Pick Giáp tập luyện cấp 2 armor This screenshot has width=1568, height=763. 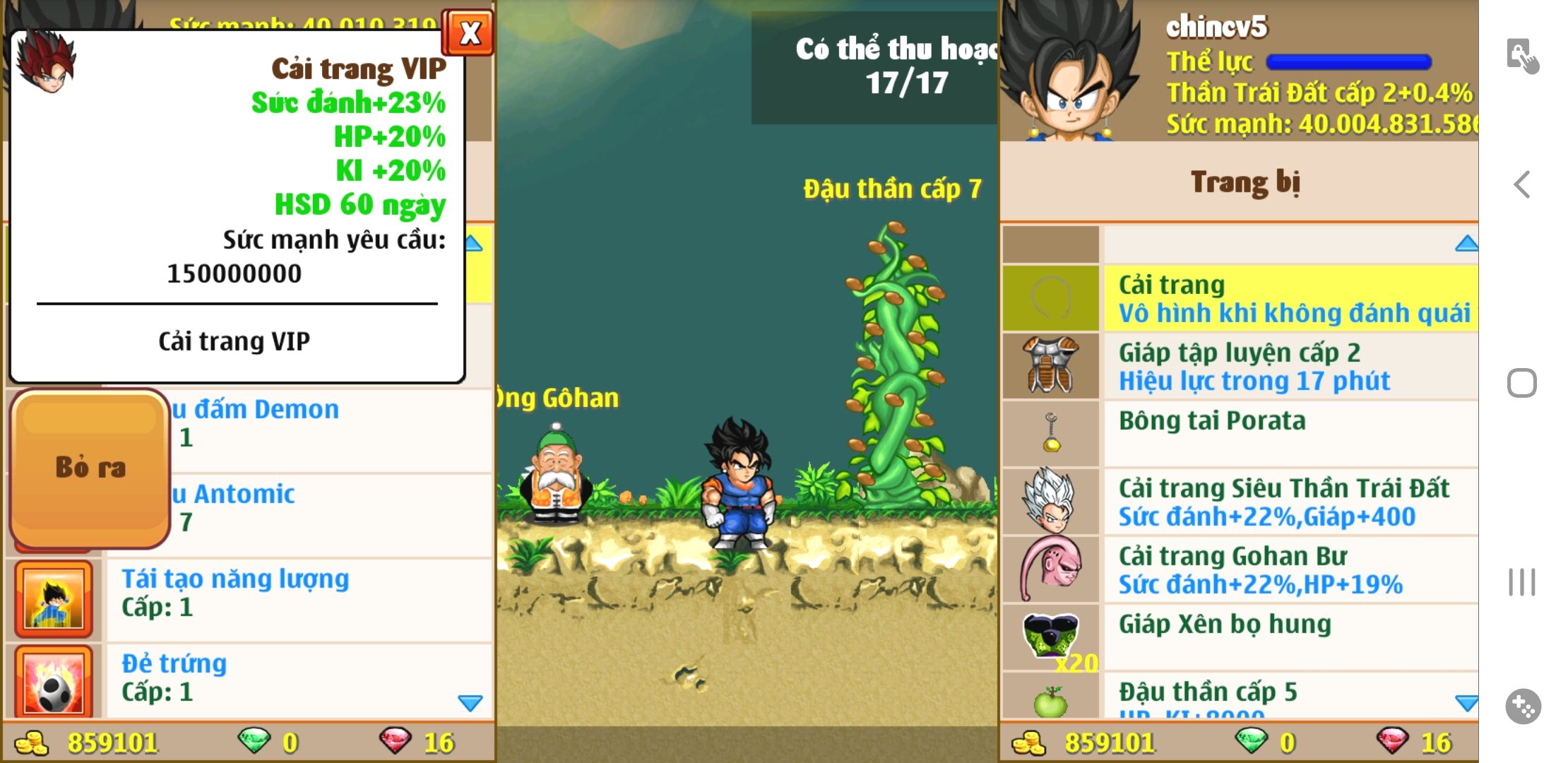tap(1290, 367)
